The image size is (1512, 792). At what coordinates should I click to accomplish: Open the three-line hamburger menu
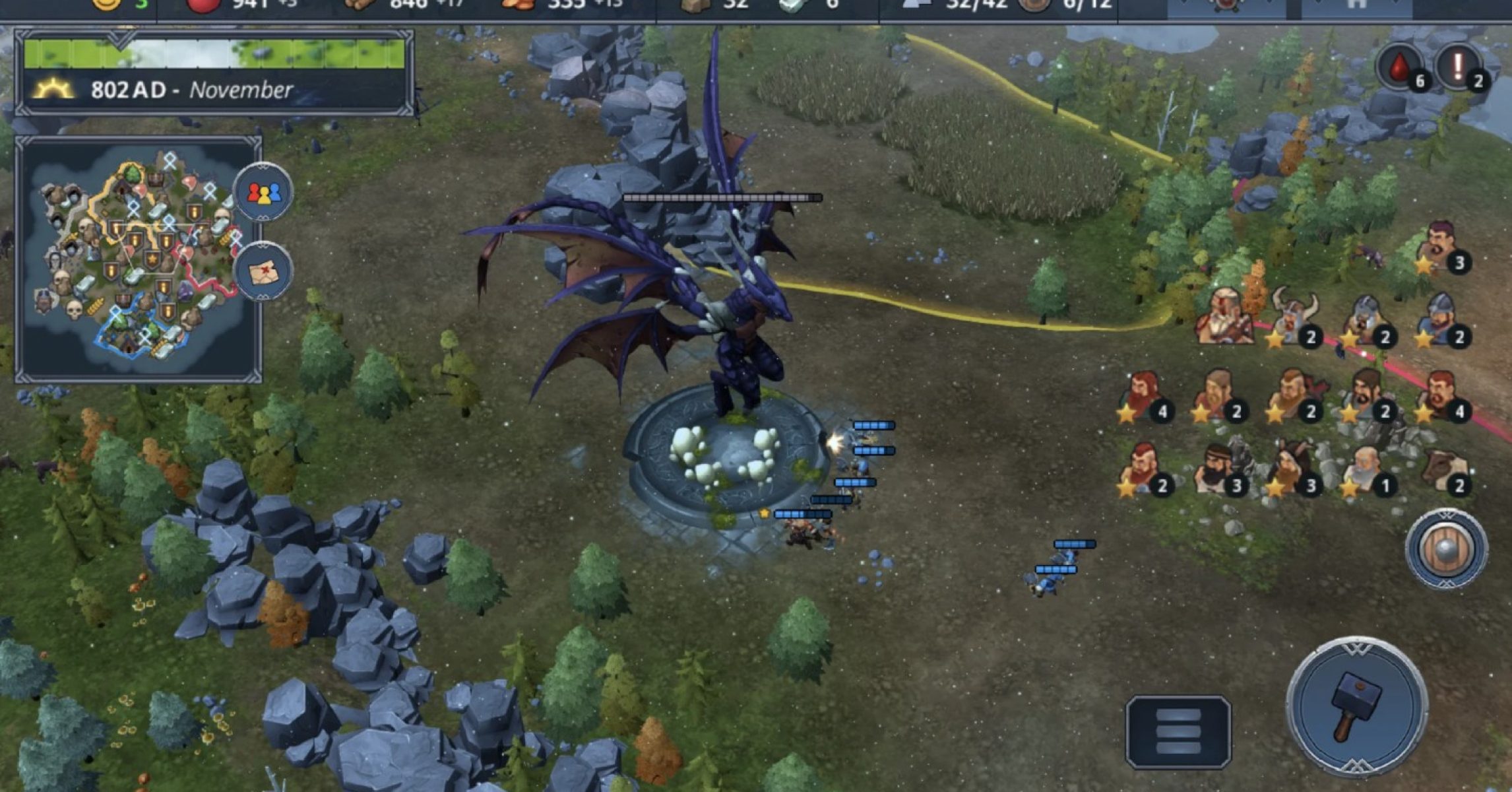point(1178,731)
